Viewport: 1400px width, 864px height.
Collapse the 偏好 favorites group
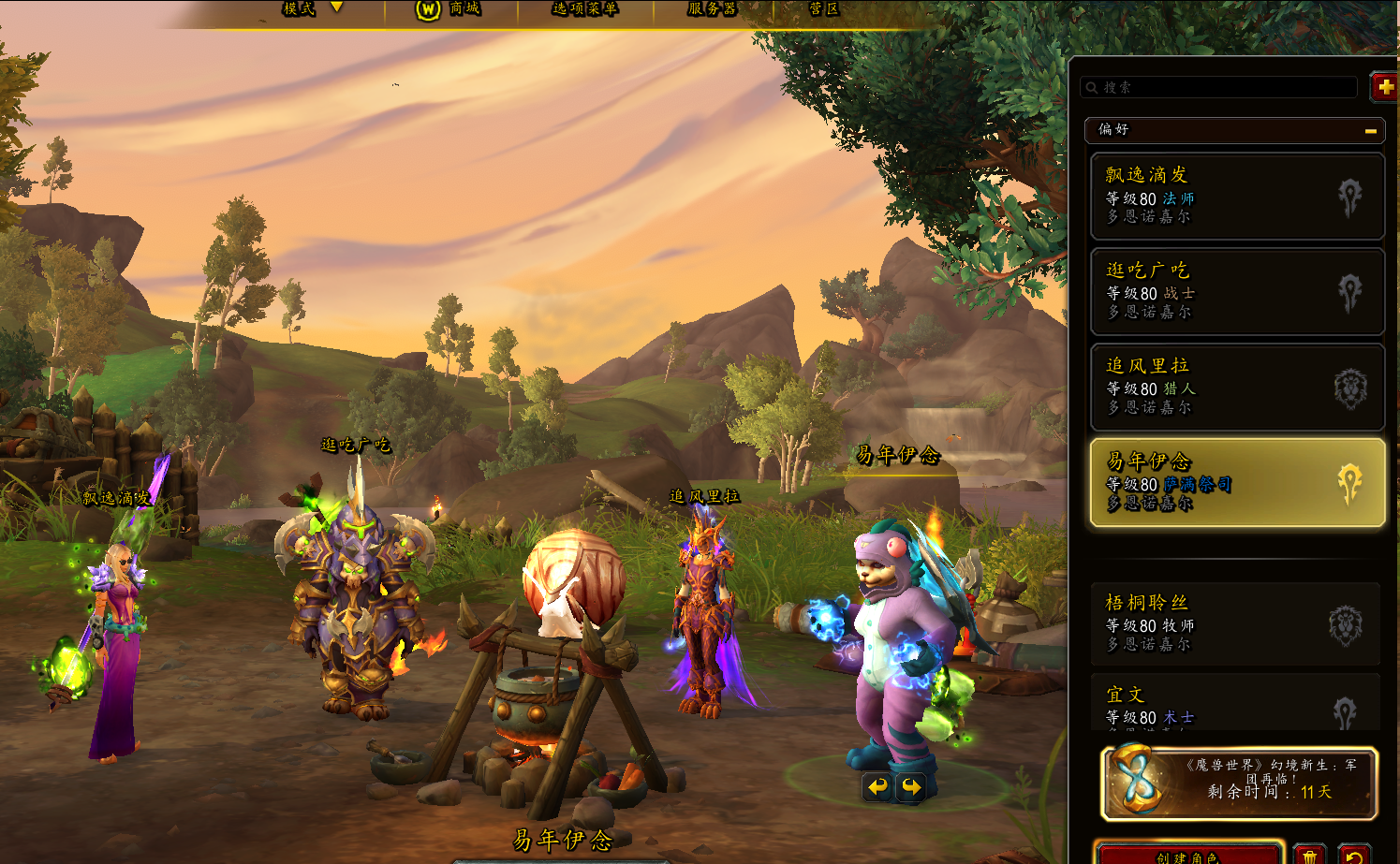[1370, 130]
